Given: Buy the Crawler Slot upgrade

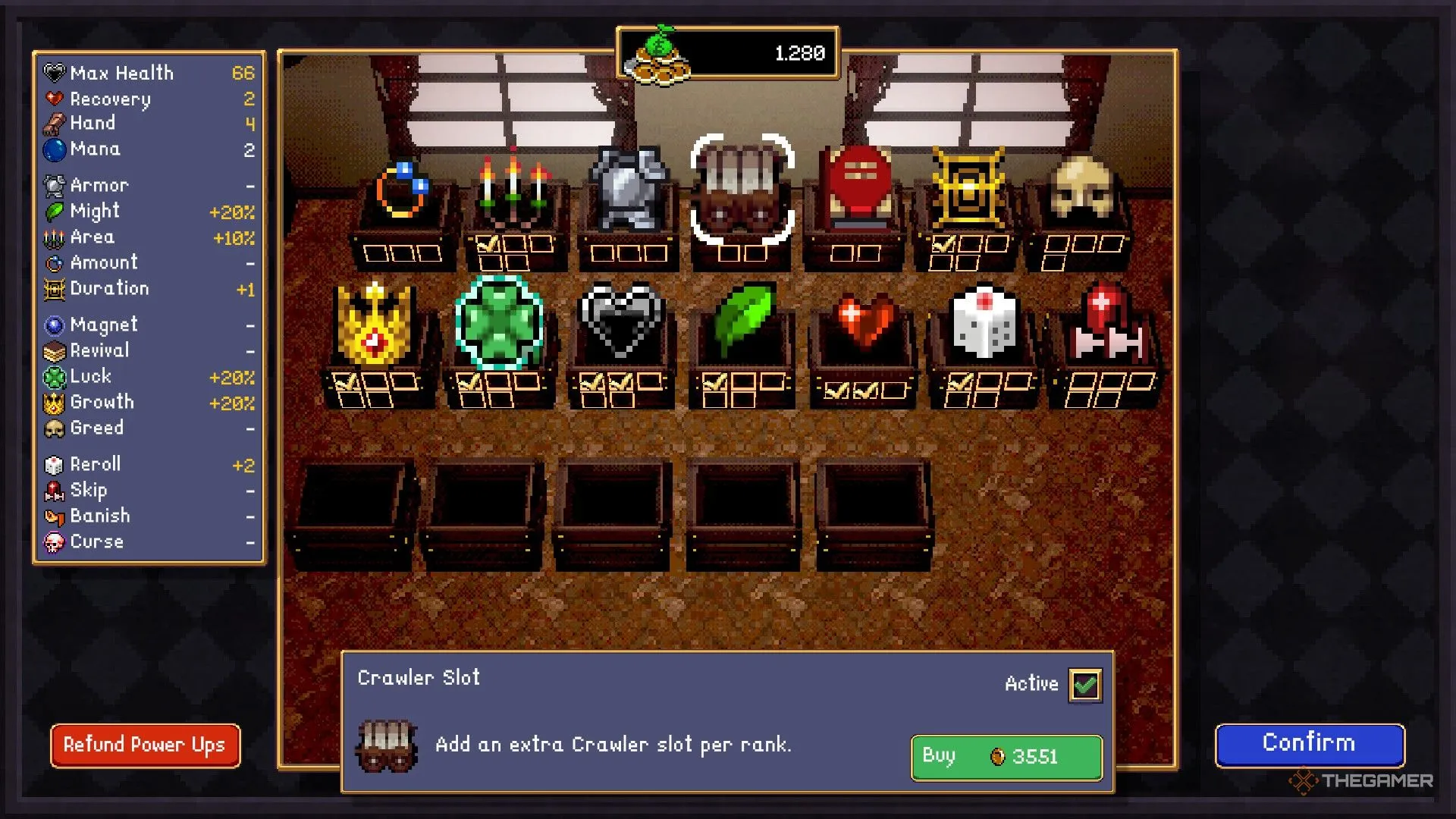Looking at the screenshot, I should (1006, 757).
